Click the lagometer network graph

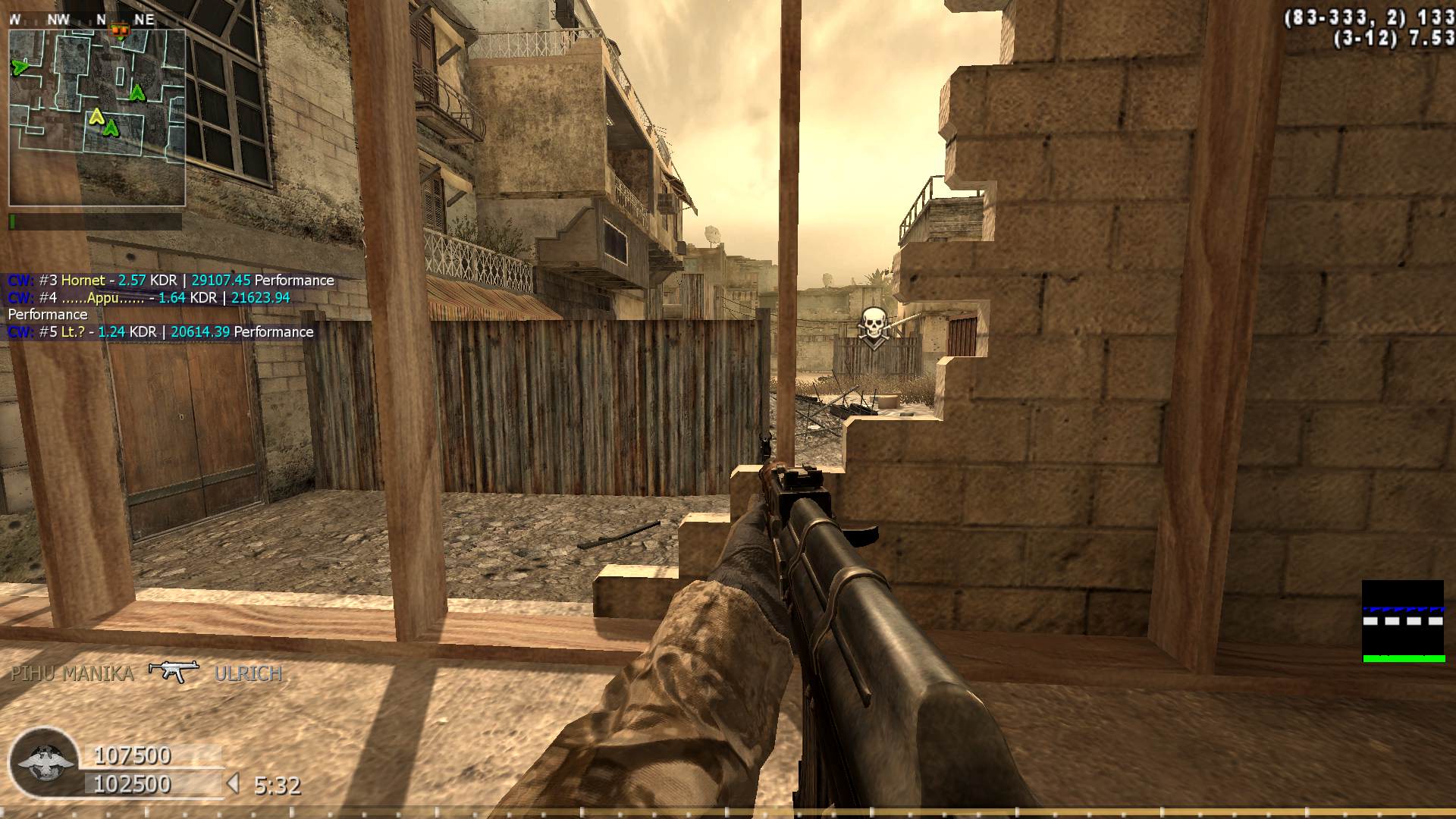click(1403, 621)
